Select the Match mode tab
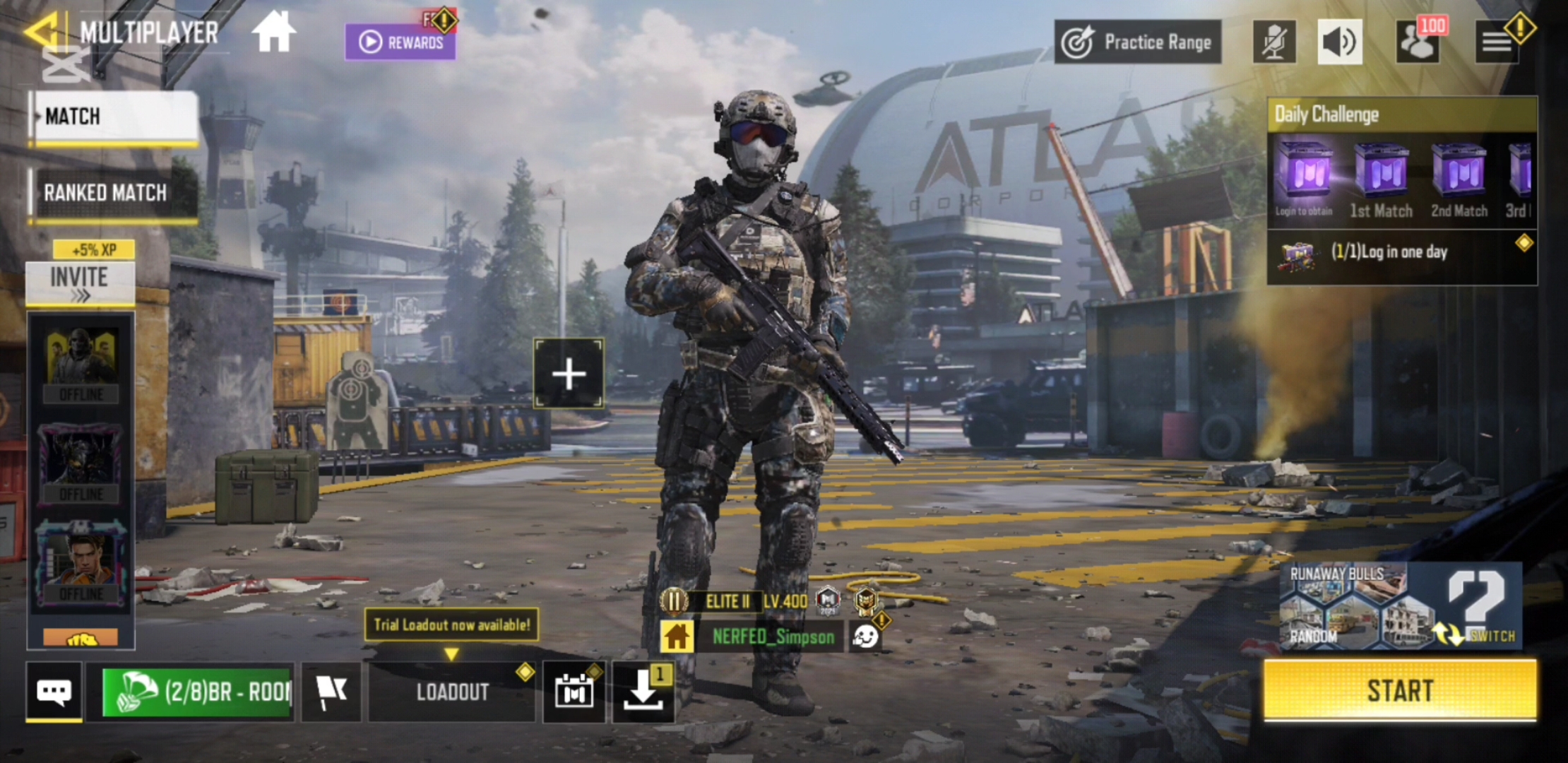Screen dimensions: 1568x763 (113, 117)
